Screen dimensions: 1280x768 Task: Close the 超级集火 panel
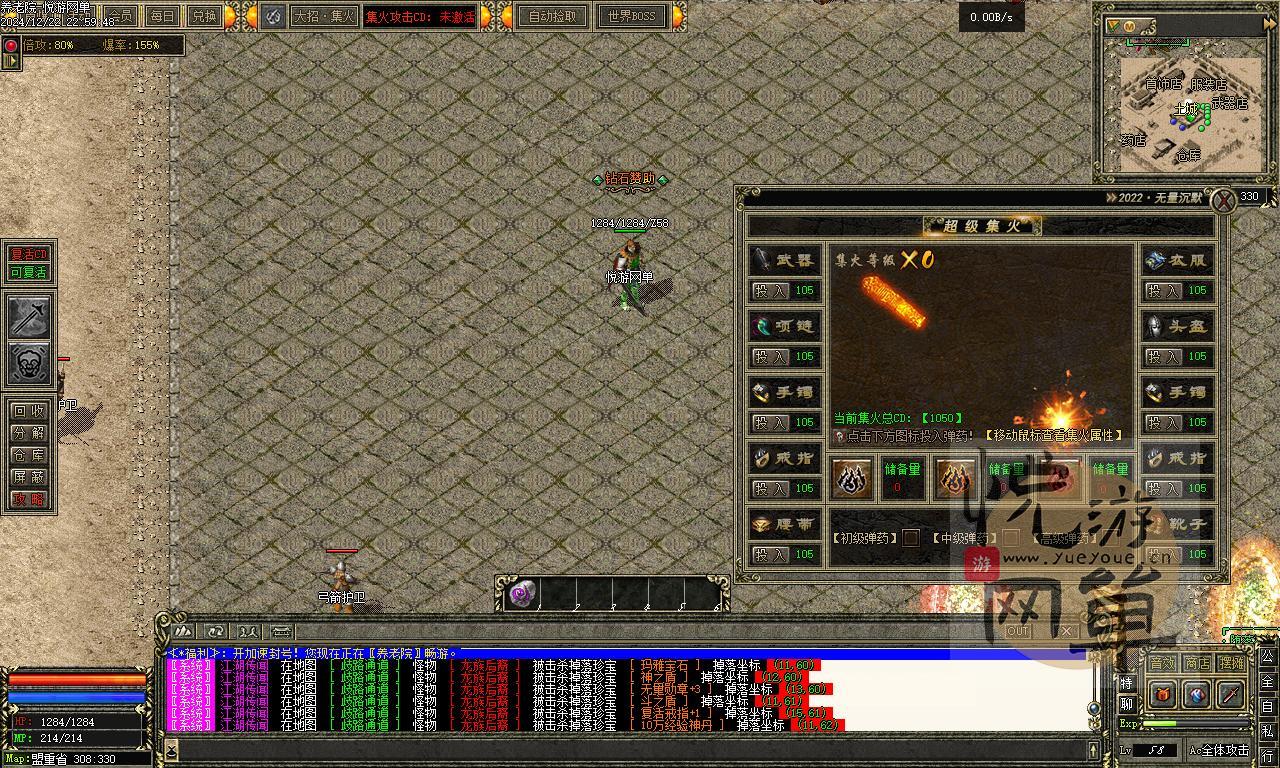(1223, 201)
